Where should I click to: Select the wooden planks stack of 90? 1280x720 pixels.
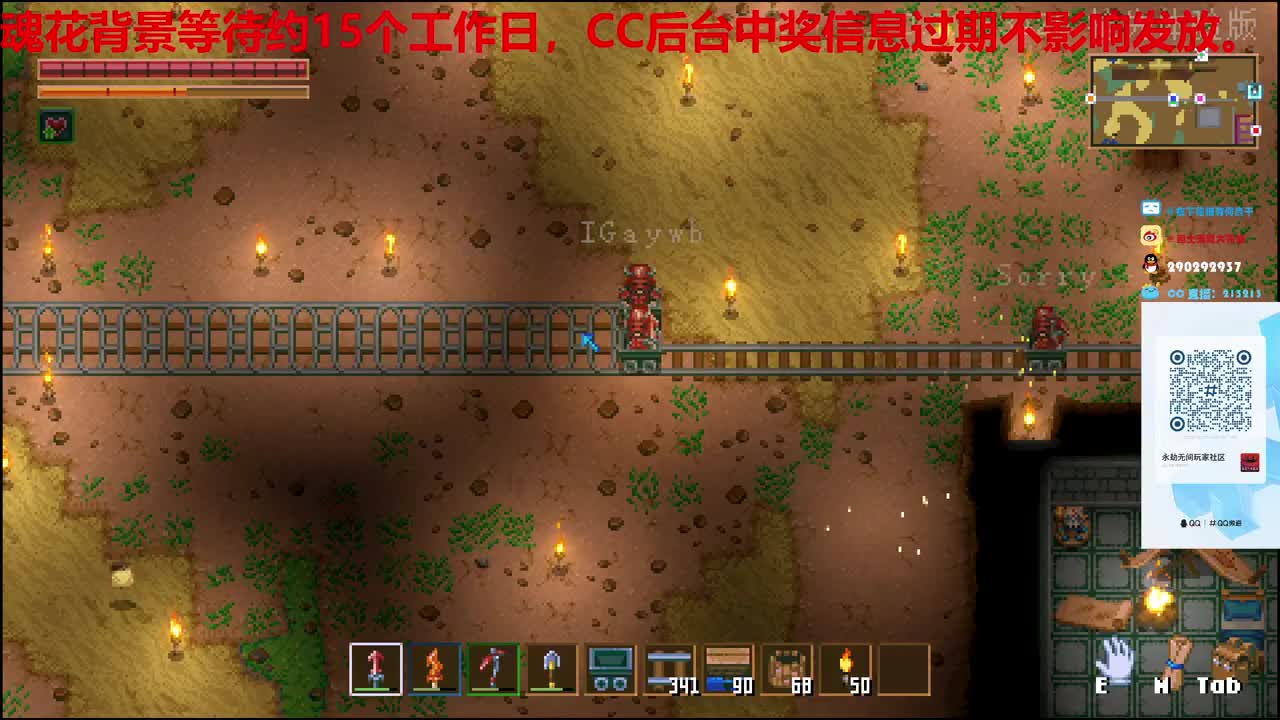click(728, 668)
